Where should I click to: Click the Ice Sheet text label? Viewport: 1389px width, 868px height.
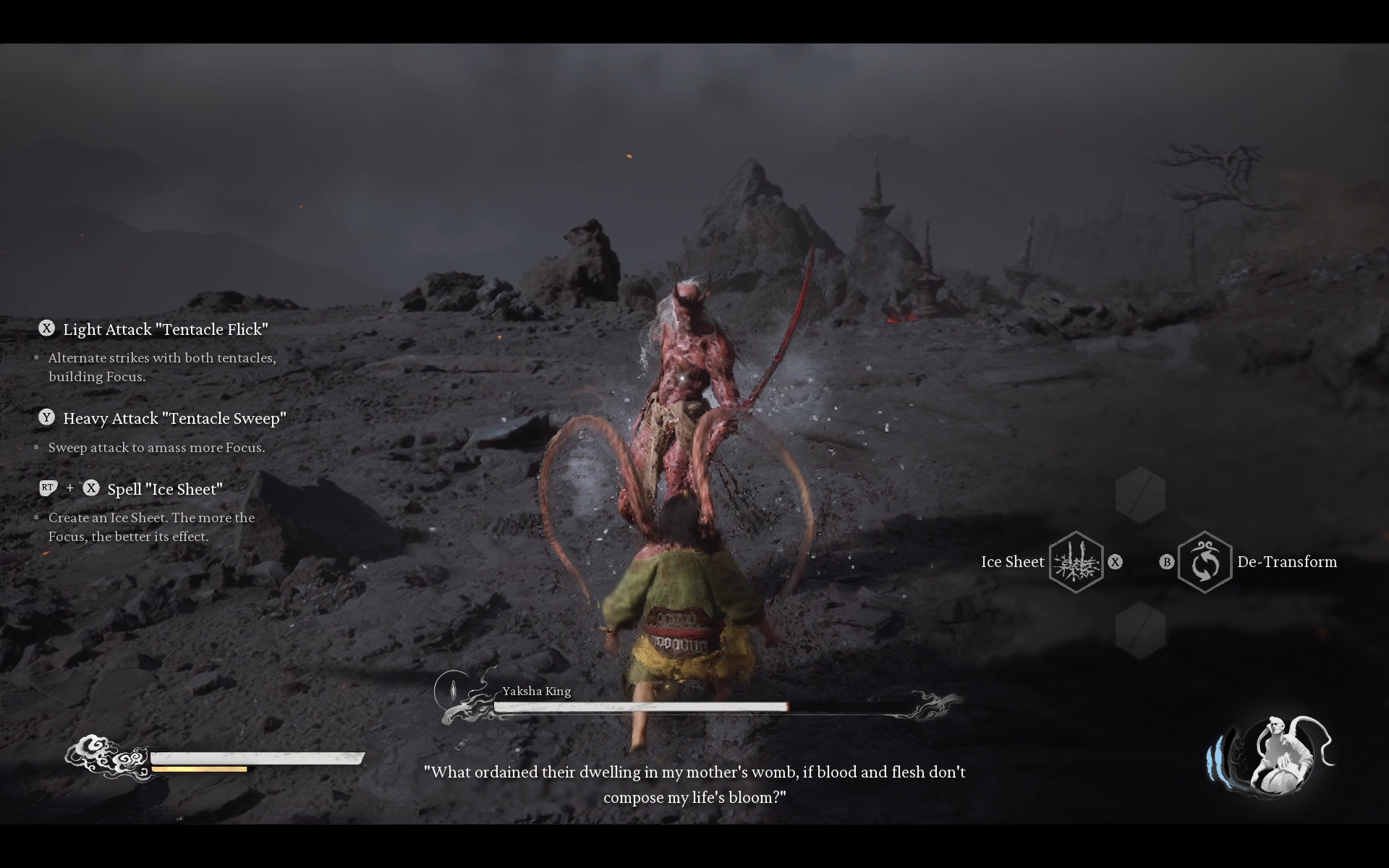click(1012, 562)
